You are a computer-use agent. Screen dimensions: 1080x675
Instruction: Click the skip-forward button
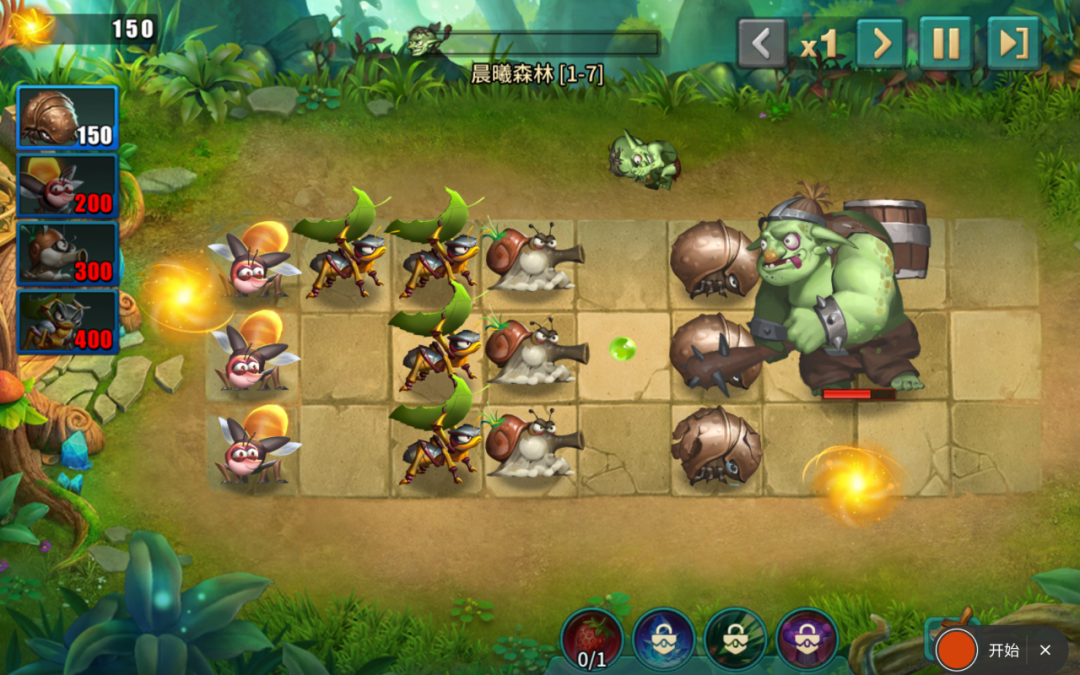pyautogui.click(x=1013, y=44)
